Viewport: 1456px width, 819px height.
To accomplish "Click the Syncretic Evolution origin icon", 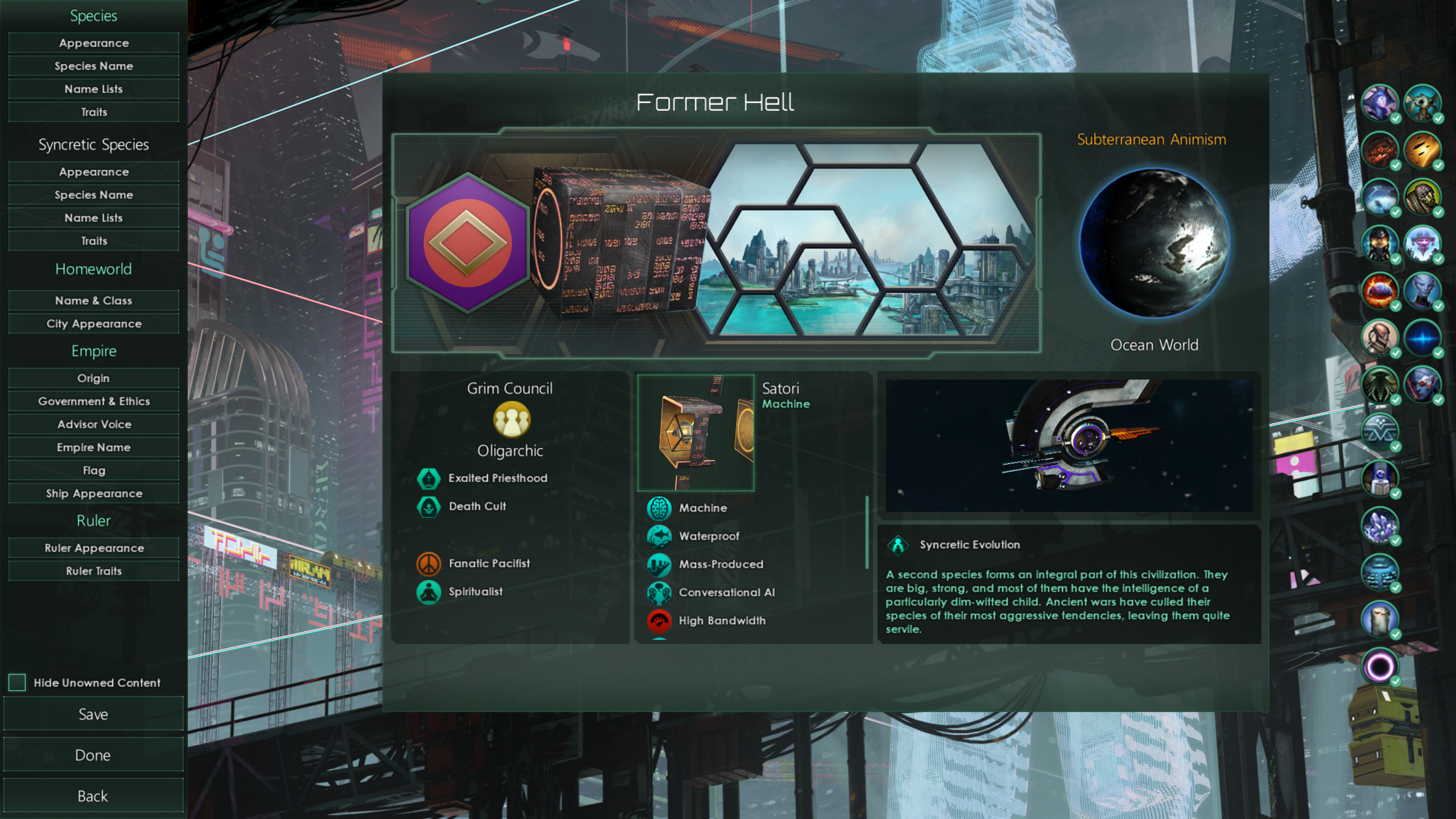I will coord(899,544).
